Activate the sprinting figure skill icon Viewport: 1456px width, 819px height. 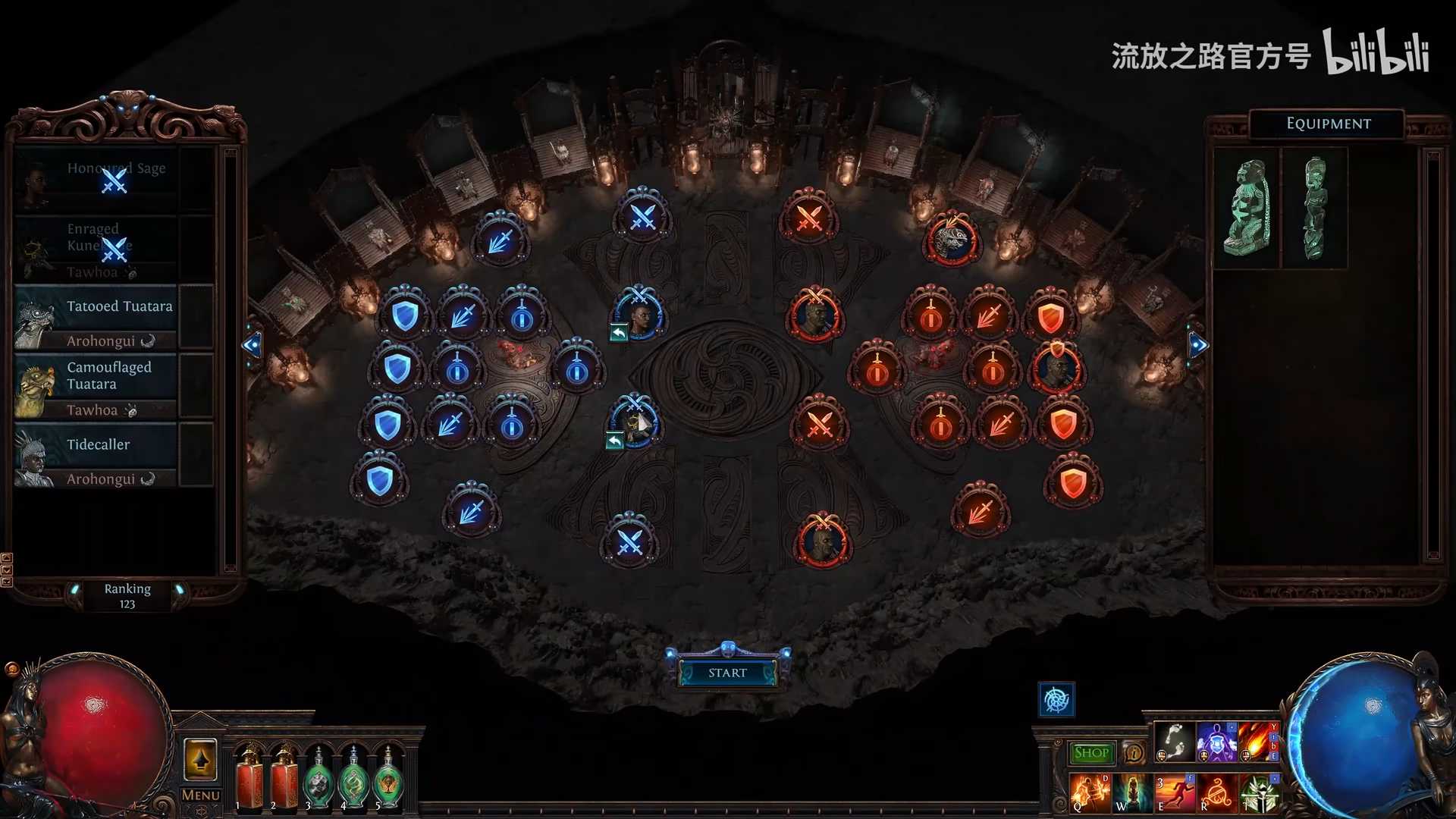pos(1174,793)
